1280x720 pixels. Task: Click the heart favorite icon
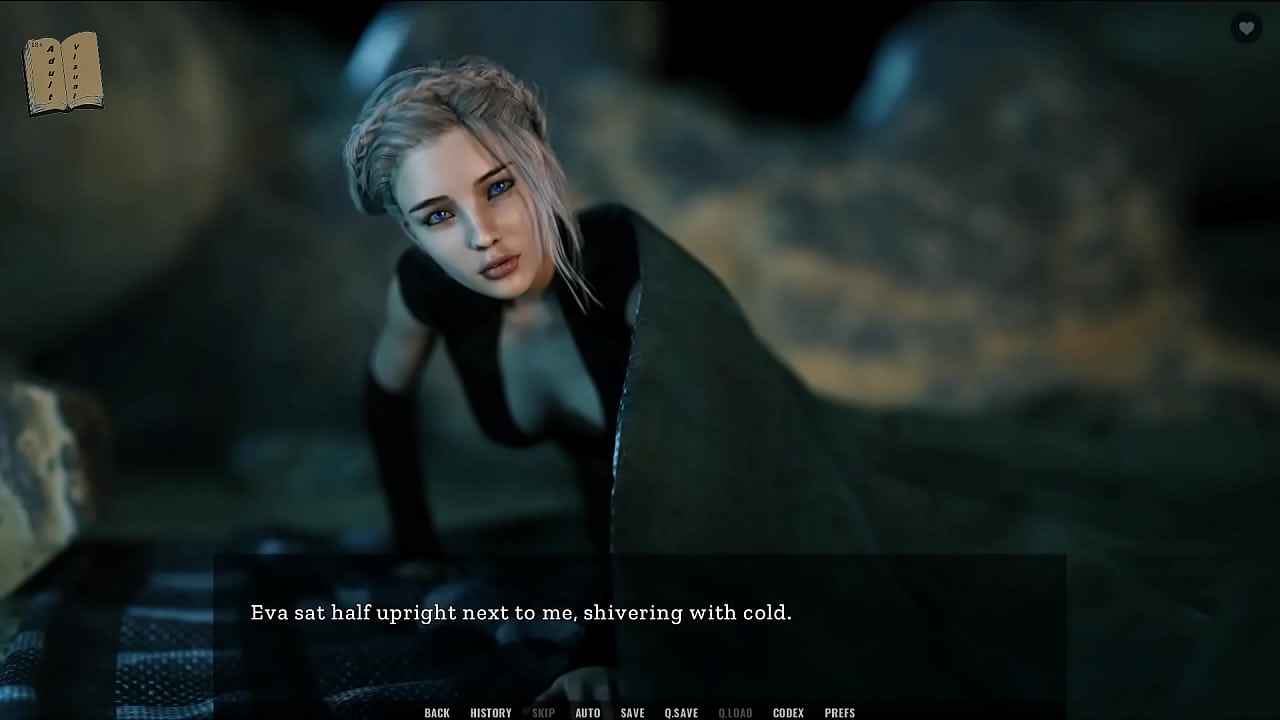[x=1246, y=28]
